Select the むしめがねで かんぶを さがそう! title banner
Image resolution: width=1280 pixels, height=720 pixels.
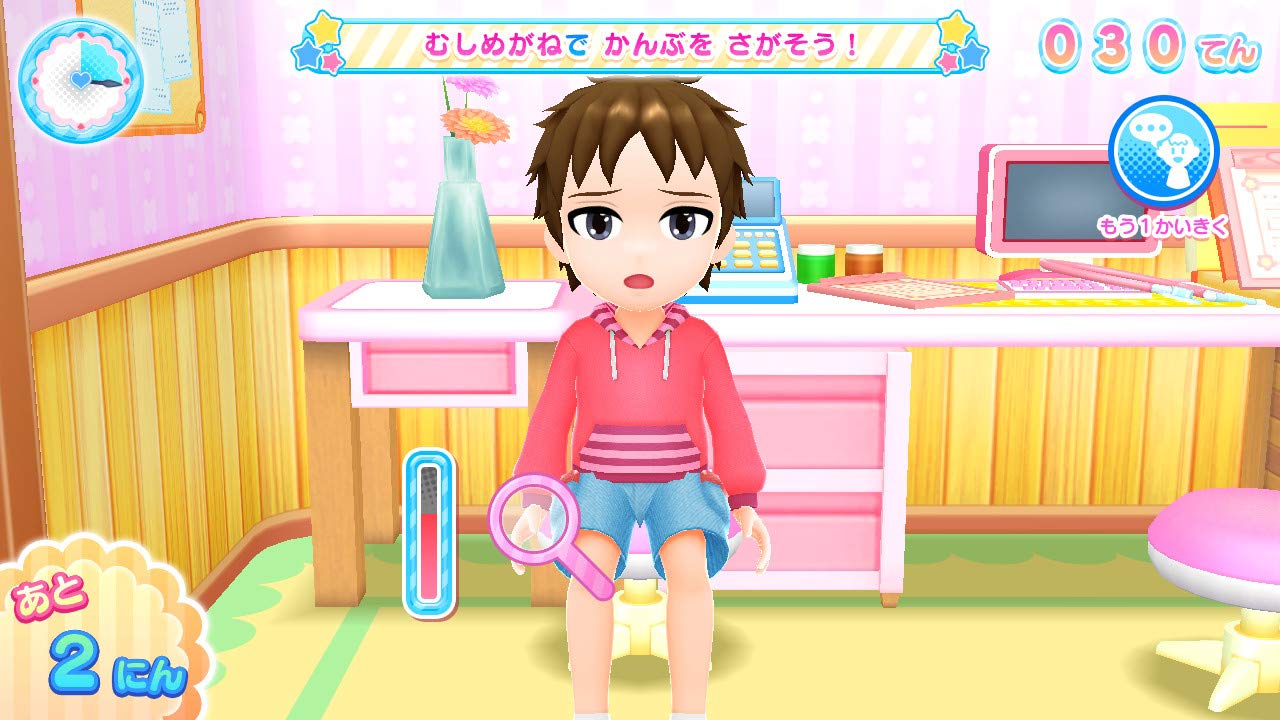point(635,45)
